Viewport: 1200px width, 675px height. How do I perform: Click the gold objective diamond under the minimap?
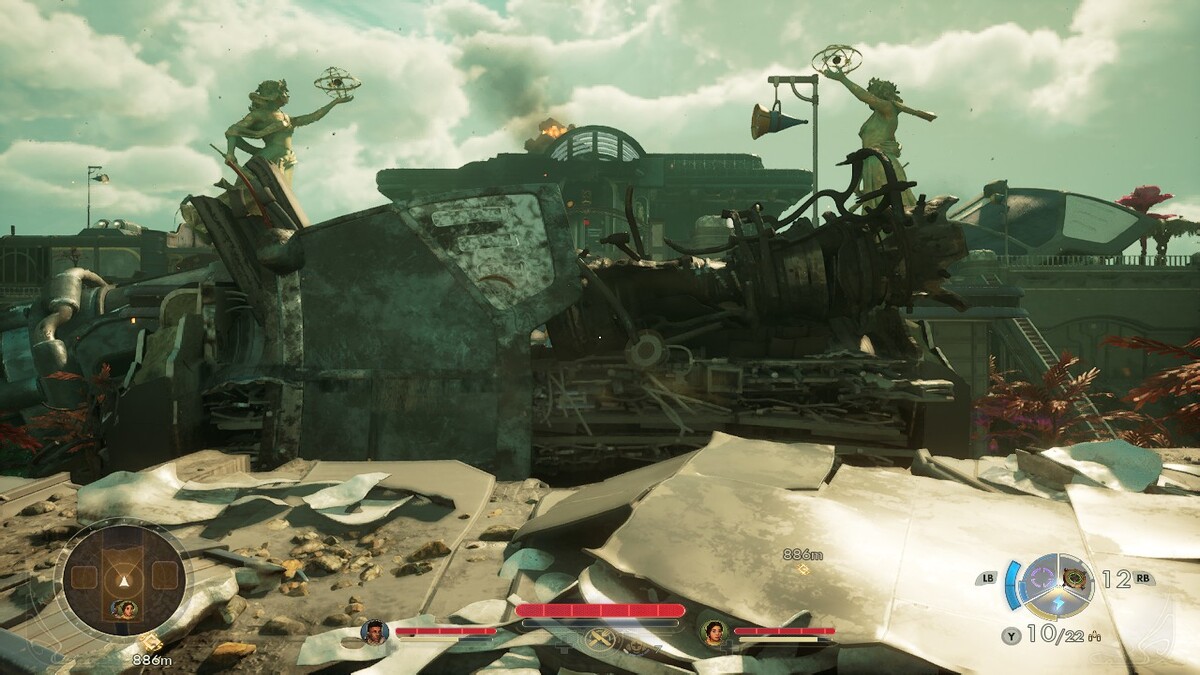(x=153, y=644)
